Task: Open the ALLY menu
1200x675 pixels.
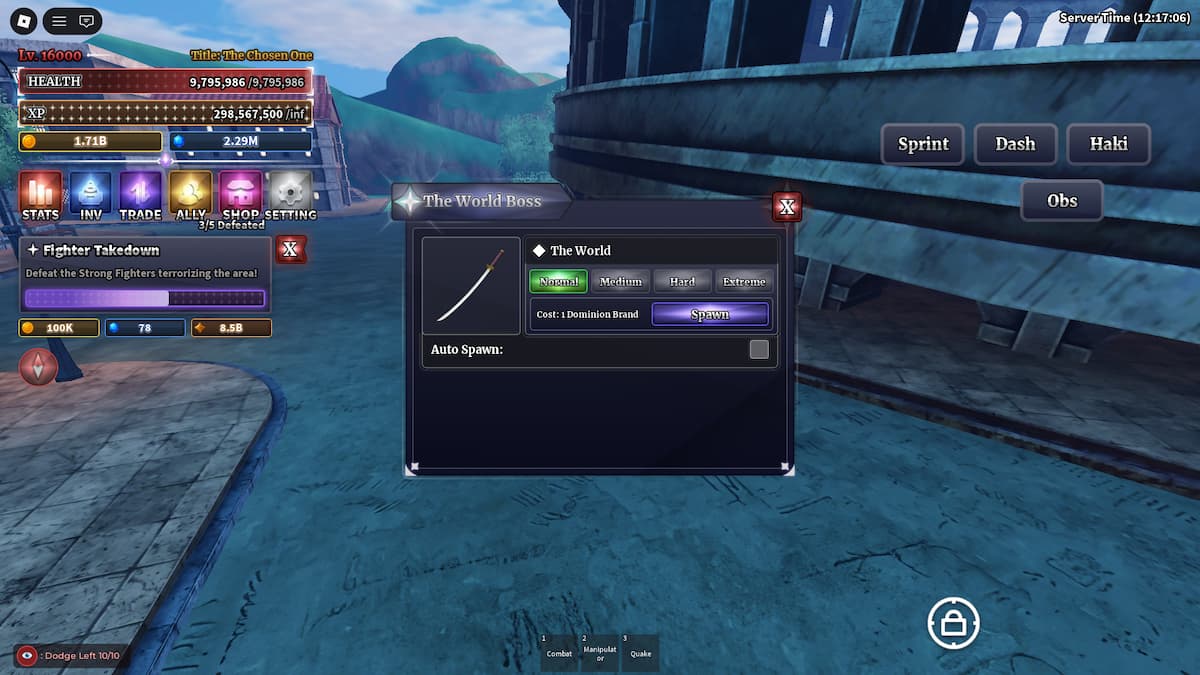Action: (190, 194)
